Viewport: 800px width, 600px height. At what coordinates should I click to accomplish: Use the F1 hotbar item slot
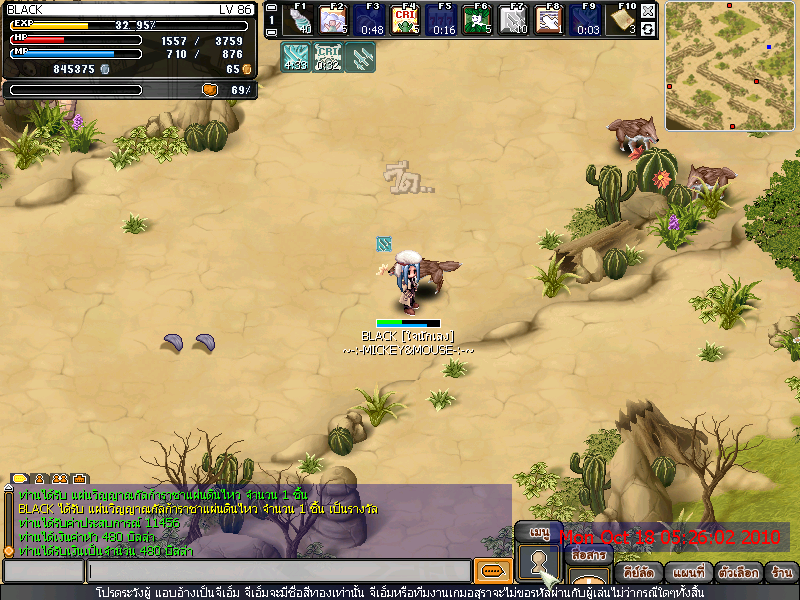click(299, 20)
